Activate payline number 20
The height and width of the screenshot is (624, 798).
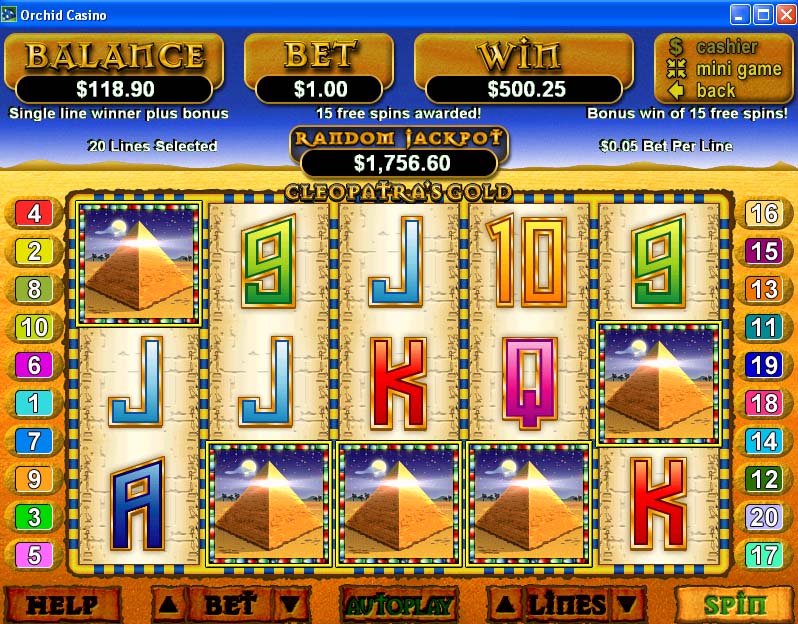tap(764, 517)
